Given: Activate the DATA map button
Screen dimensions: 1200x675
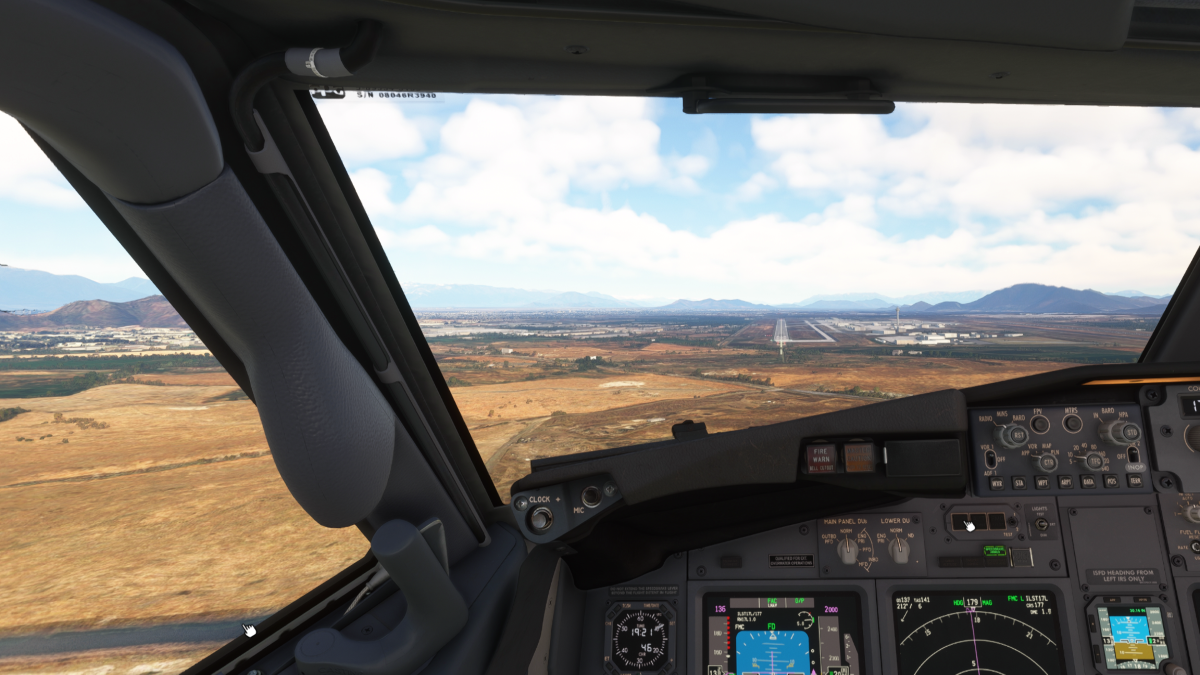Looking at the screenshot, I should 1088,481.
